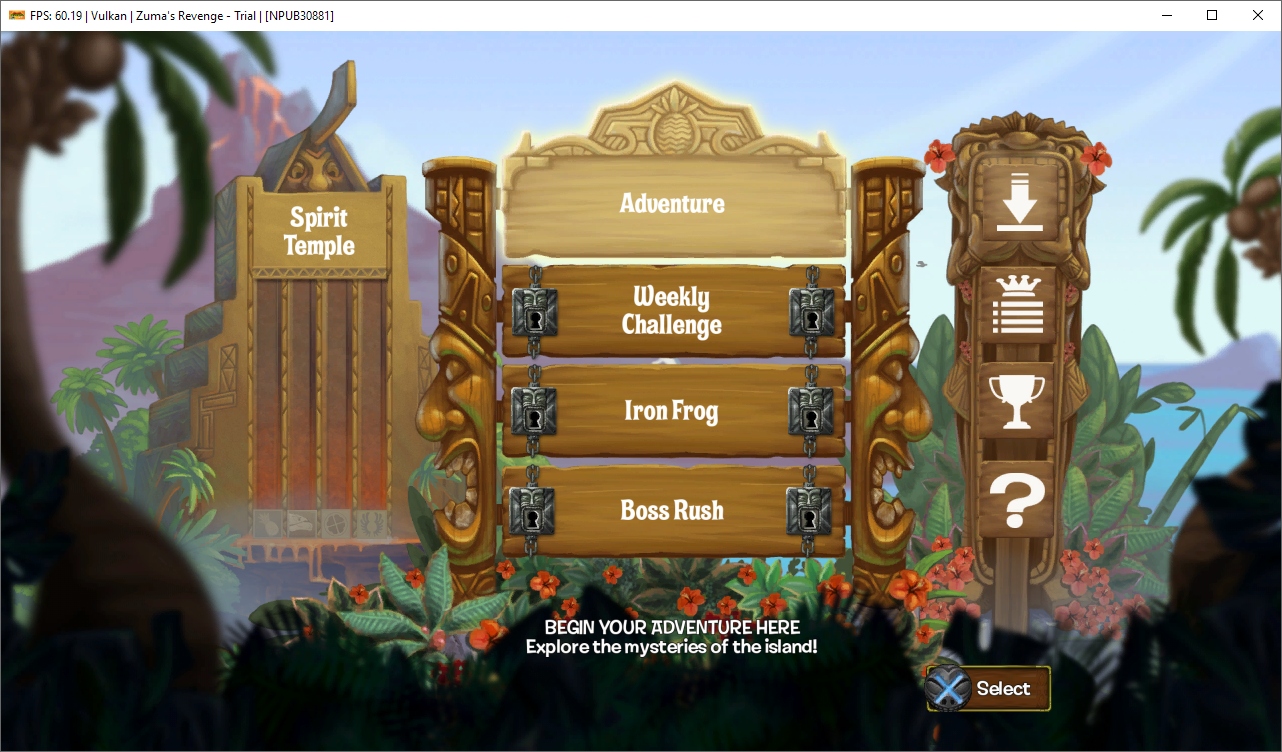This screenshot has height=752, width=1282.
Task: View the trophy achievements
Action: point(1016,400)
